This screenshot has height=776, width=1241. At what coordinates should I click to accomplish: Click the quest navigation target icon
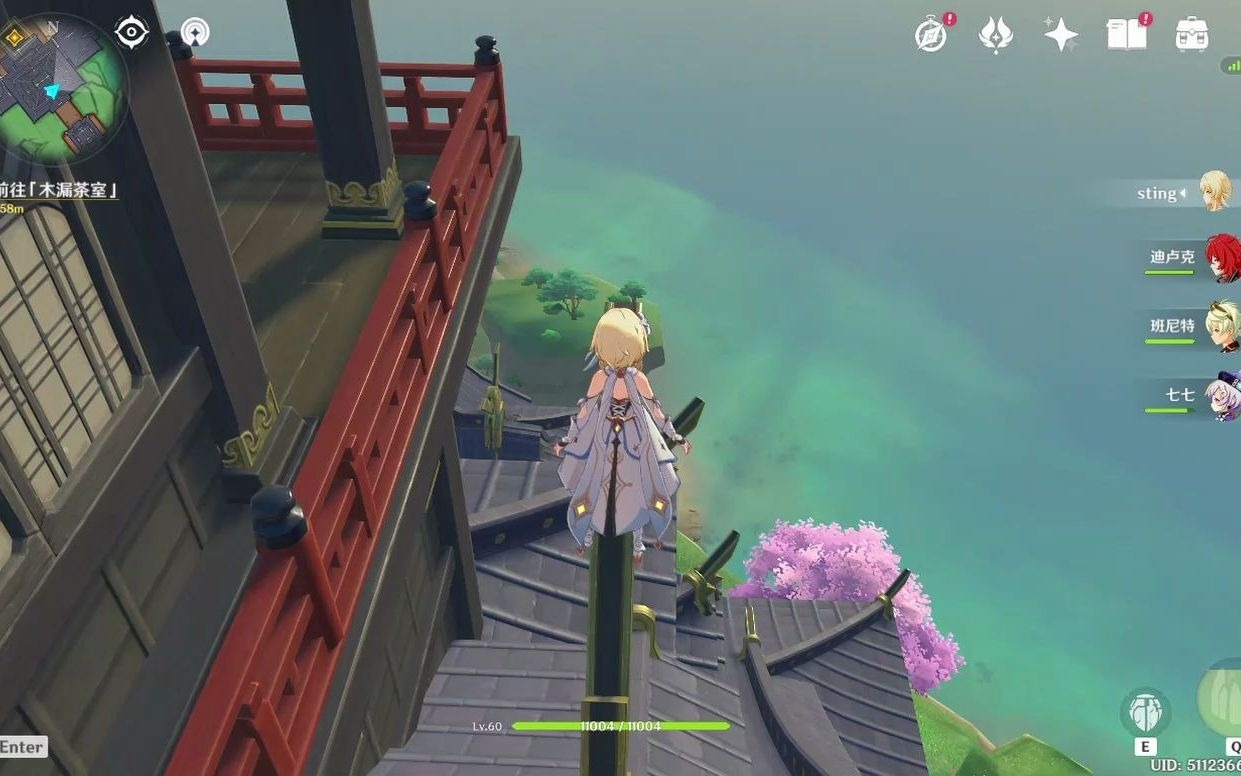pyautogui.click(x=131, y=32)
